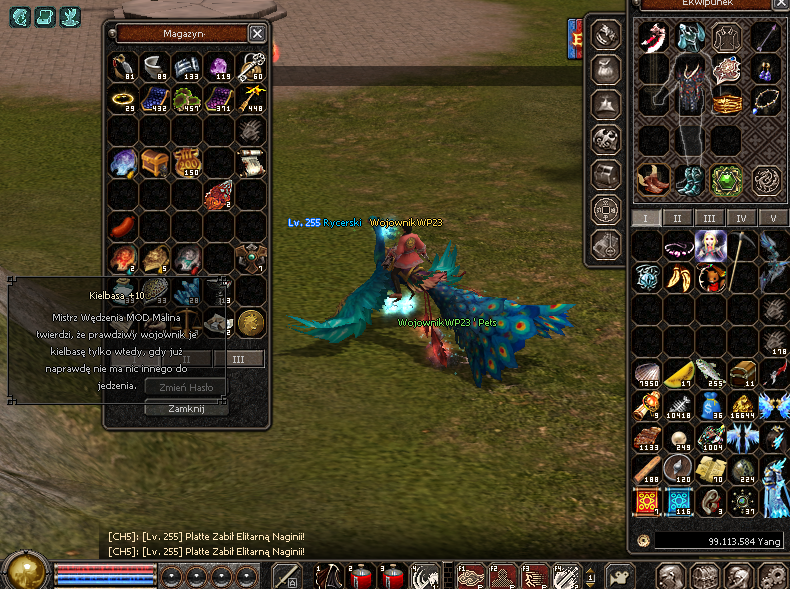The height and width of the screenshot is (589, 790).
Task: Select the blue money bag stack of 36
Action: [x=711, y=405]
